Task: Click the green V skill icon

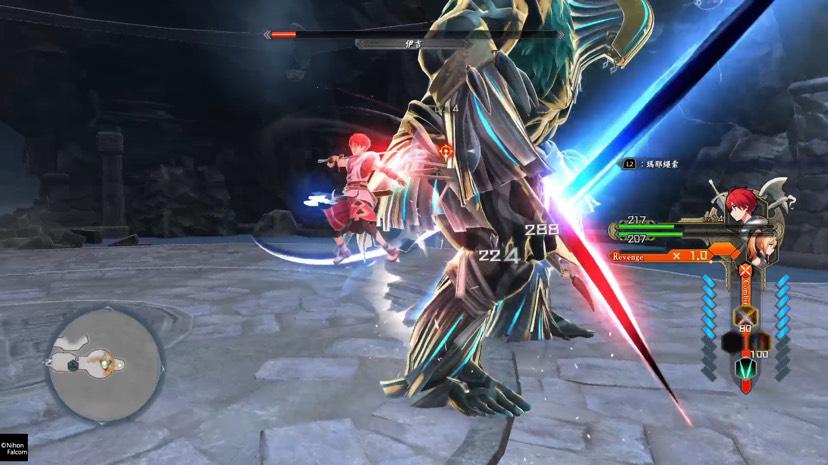Action: [x=745, y=372]
